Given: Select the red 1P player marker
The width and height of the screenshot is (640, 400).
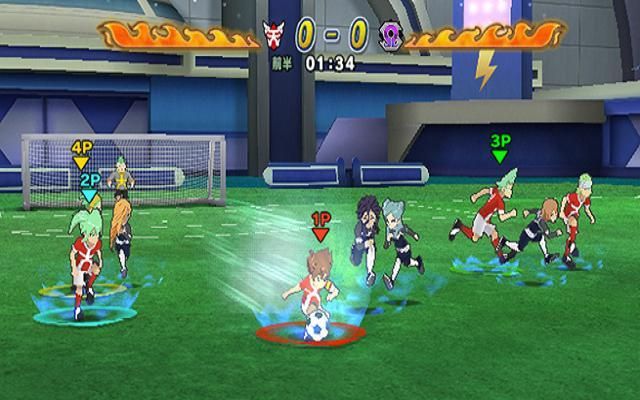Looking at the screenshot, I should pyautogui.click(x=320, y=224).
